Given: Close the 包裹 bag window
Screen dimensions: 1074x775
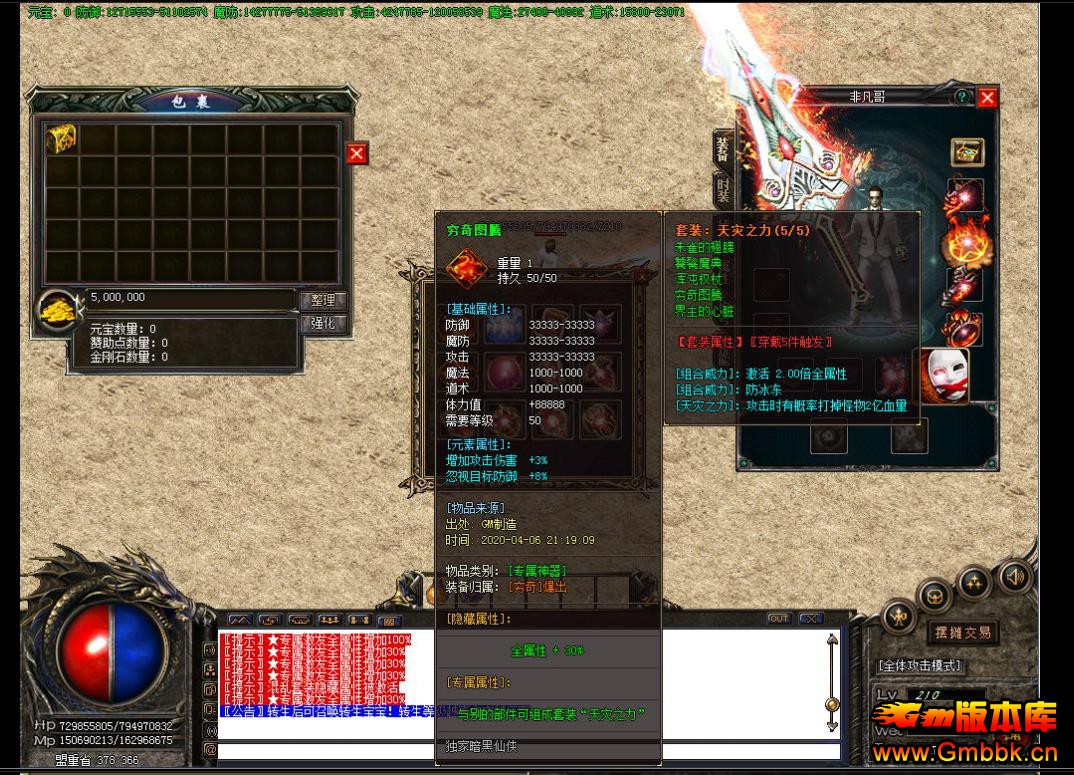Looking at the screenshot, I should point(357,153).
